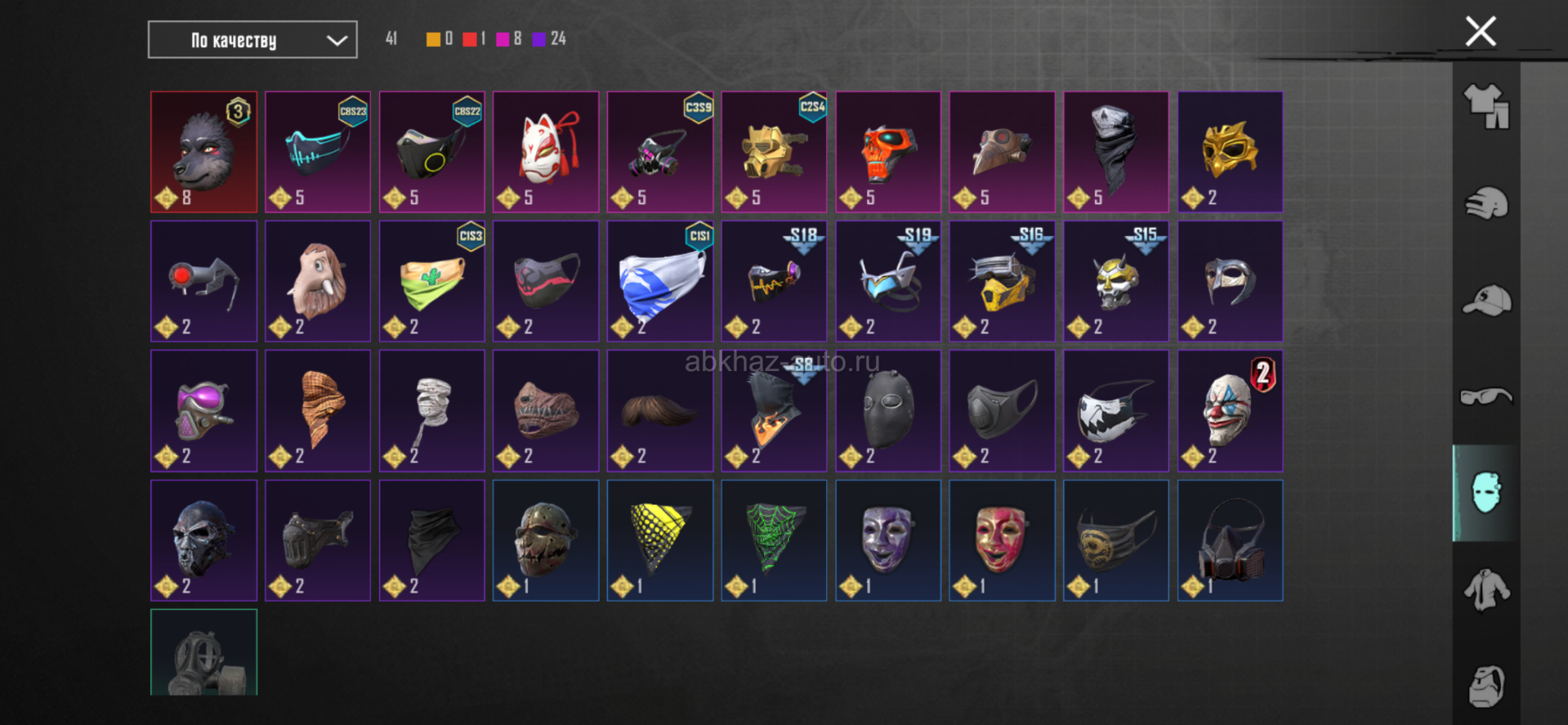
Task: Switch to the backpack category tab
Action: pos(1485,685)
